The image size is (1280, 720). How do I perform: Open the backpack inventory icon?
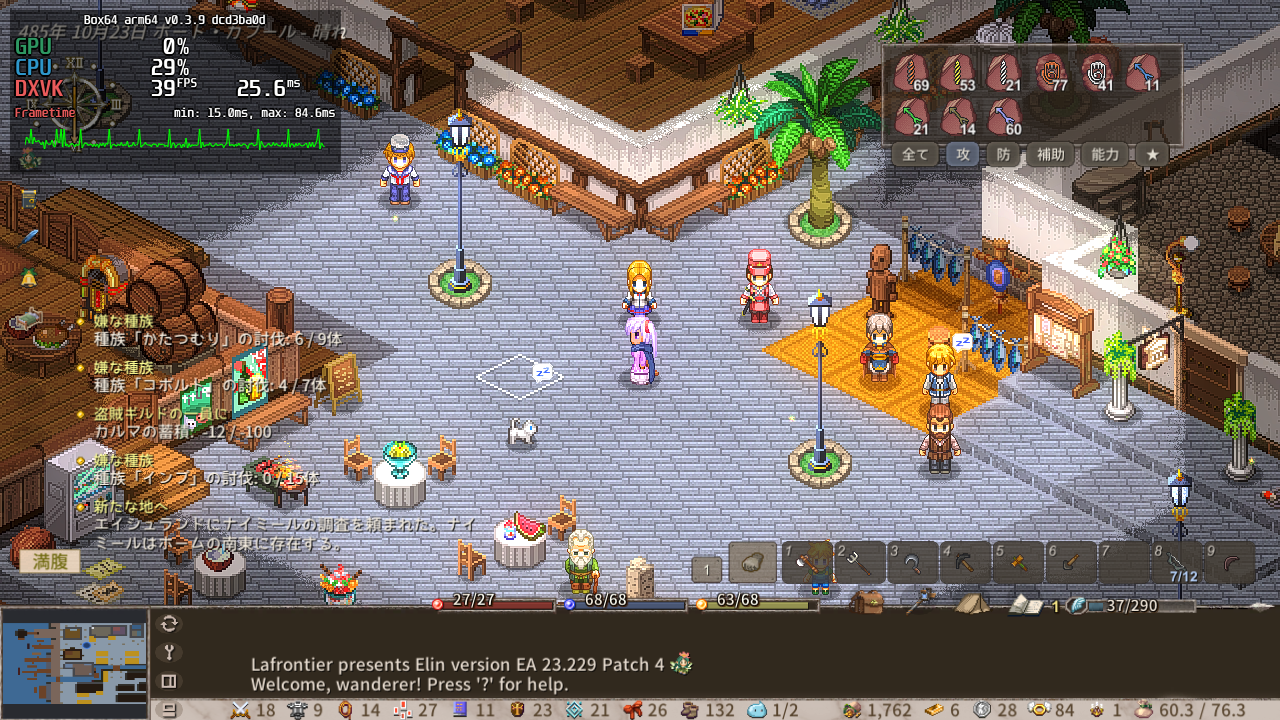tap(866, 602)
